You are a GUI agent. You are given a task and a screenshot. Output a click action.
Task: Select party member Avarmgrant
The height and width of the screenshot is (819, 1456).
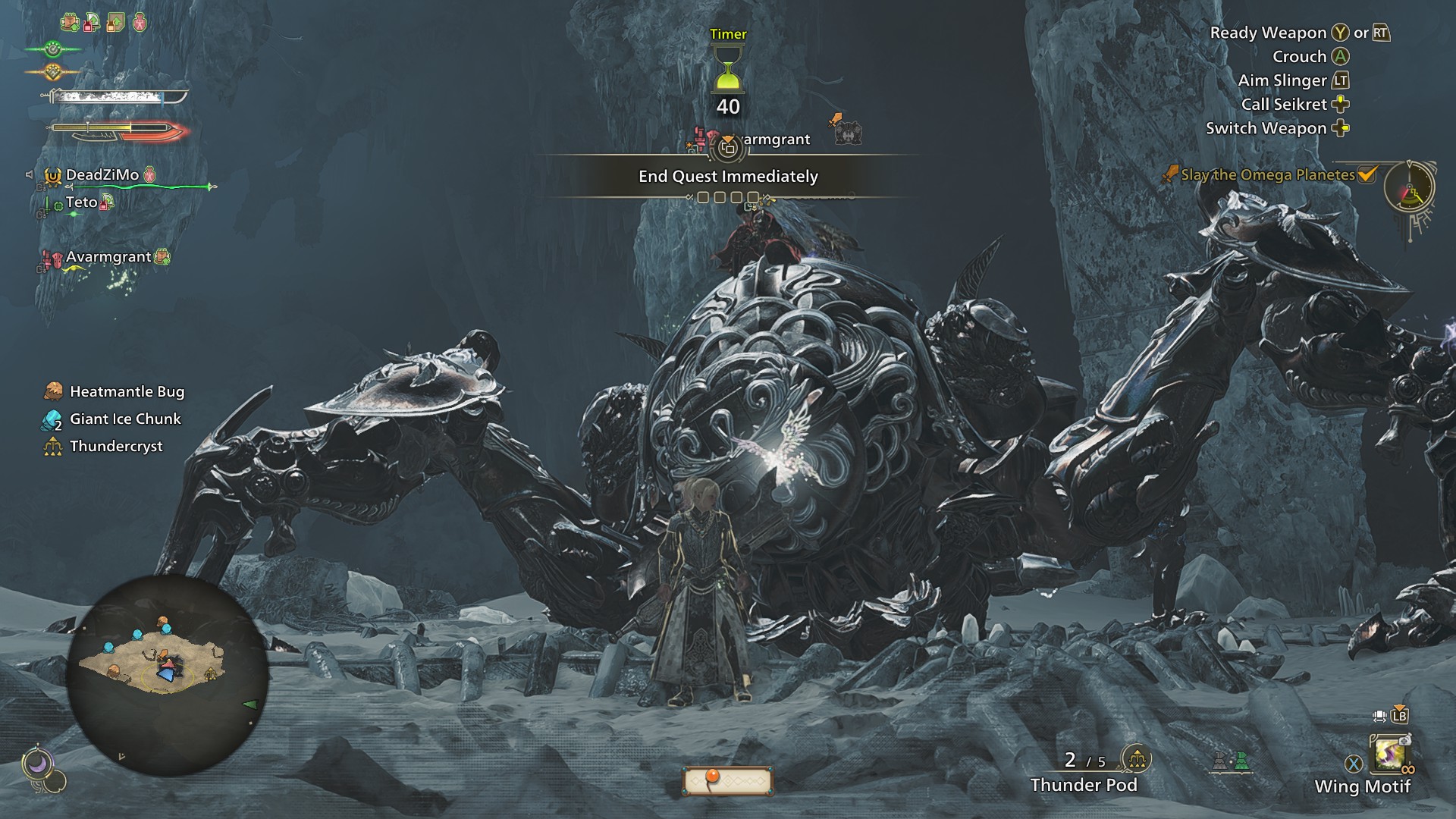tap(108, 257)
